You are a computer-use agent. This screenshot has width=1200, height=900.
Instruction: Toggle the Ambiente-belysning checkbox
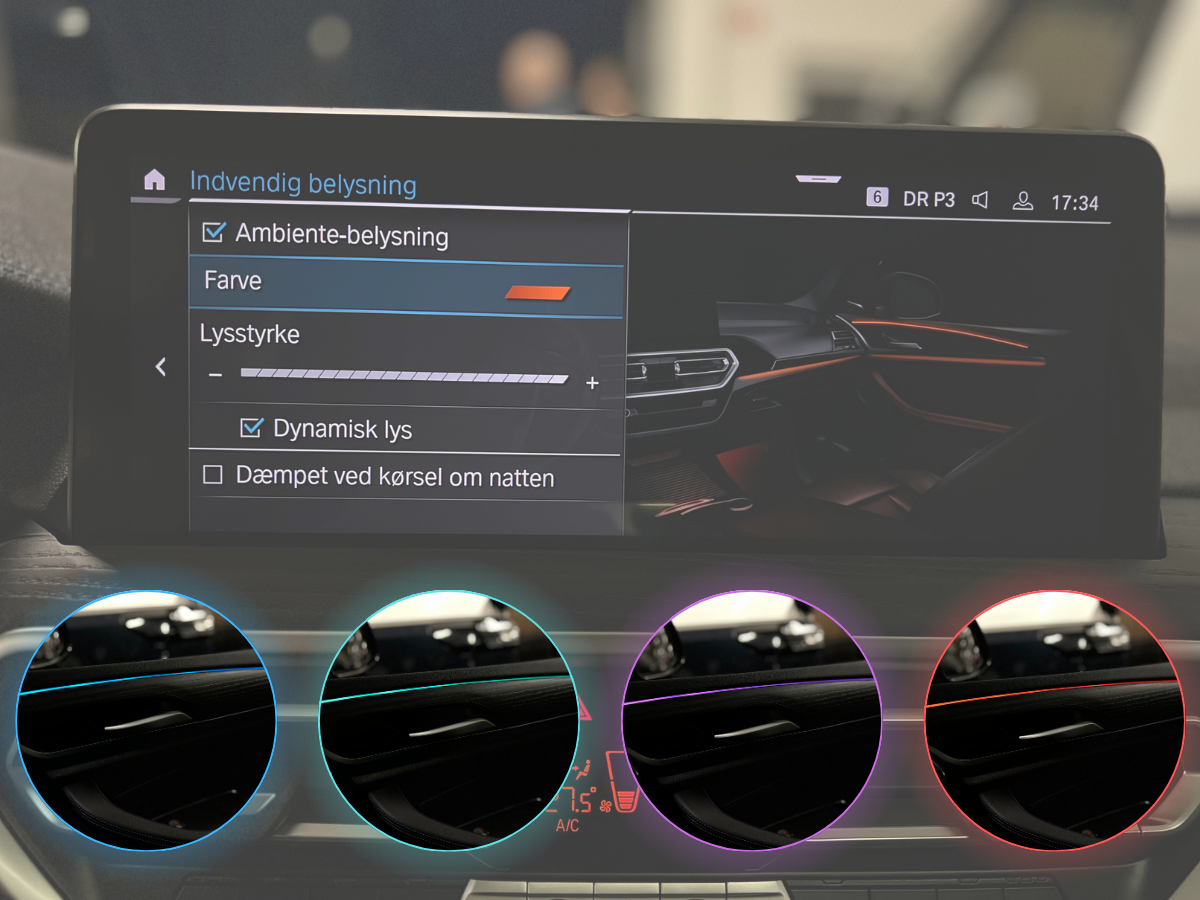tap(213, 233)
